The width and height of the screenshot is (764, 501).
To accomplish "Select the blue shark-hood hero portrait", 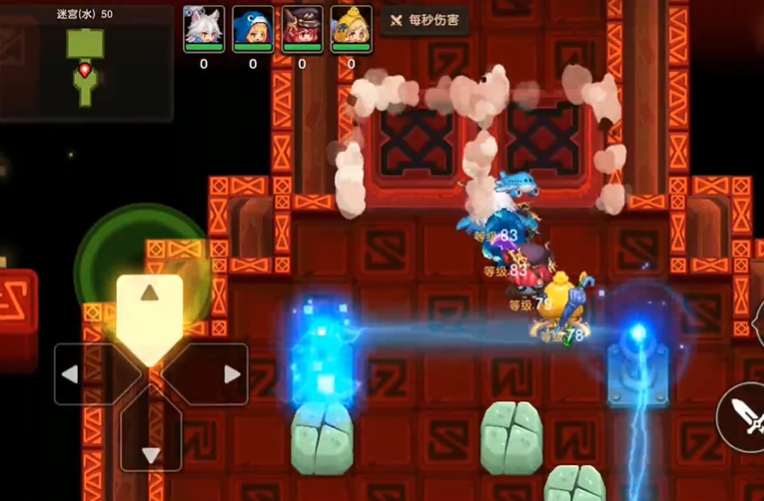I will click(x=252, y=28).
